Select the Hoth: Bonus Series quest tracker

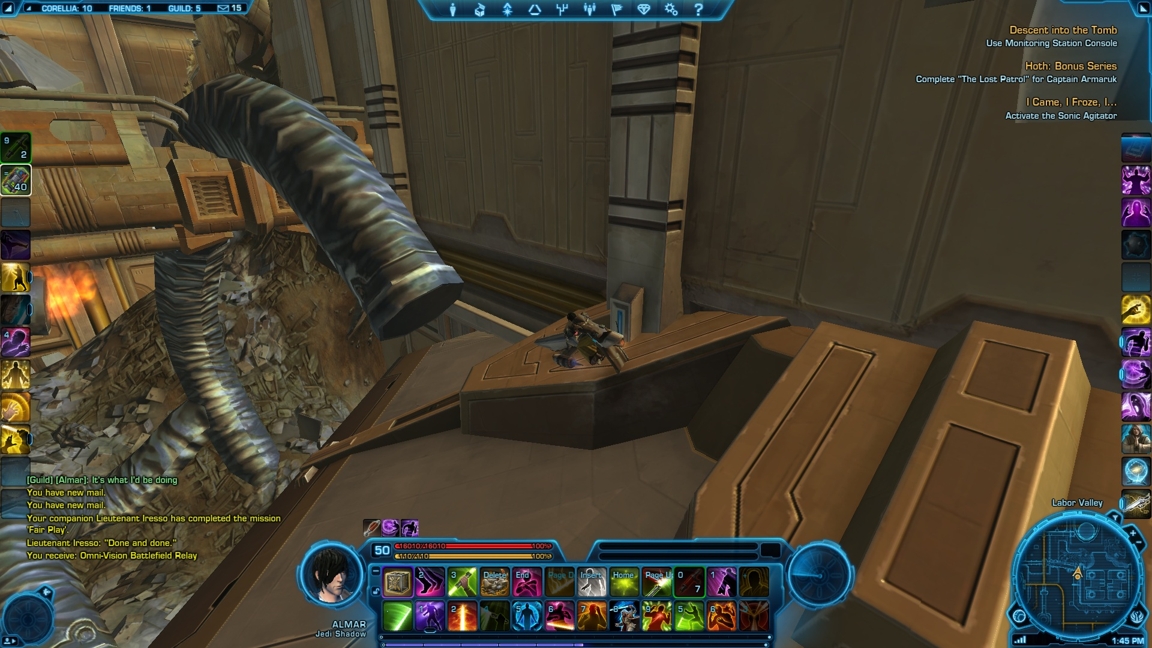(1070, 66)
